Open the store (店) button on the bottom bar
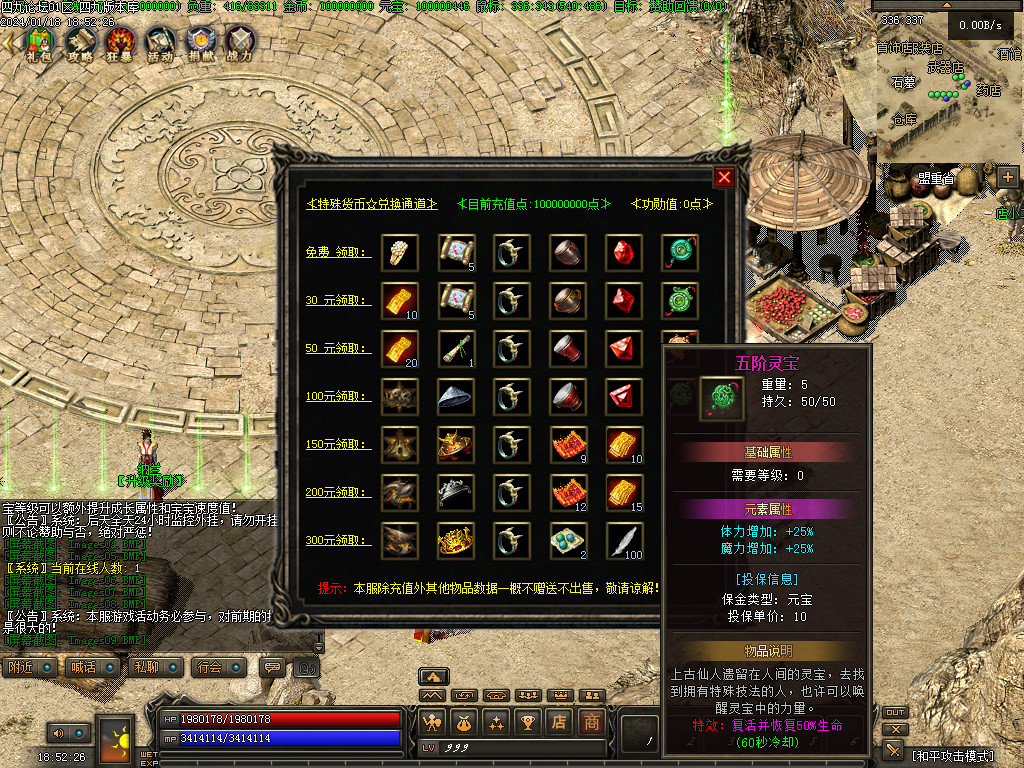 [559, 721]
